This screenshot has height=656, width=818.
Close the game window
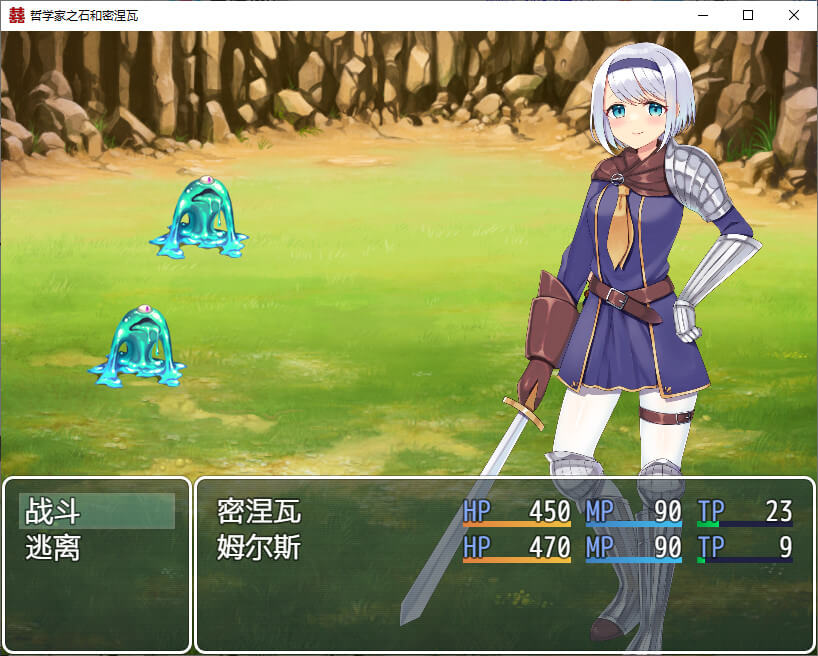794,15
